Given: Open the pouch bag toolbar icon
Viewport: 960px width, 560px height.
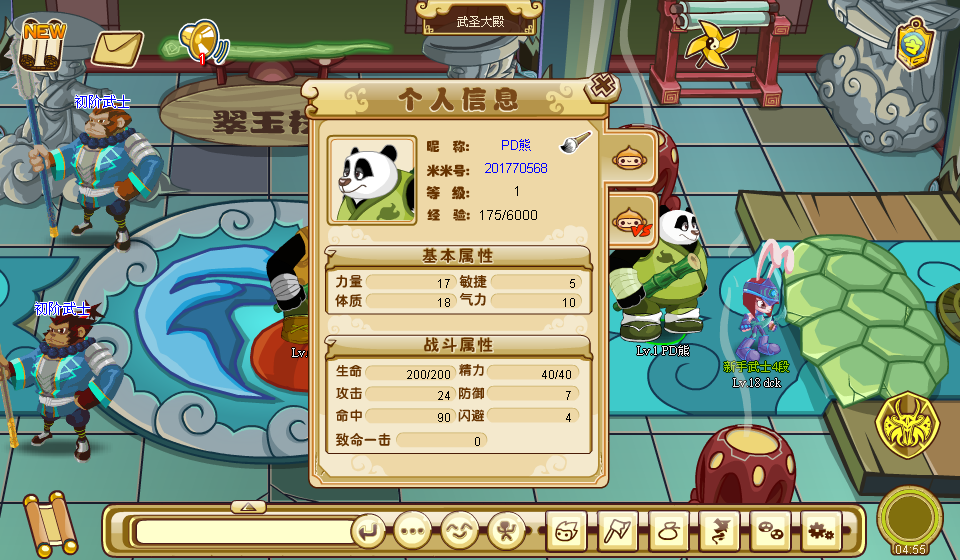Looking at the screenshot, I should (668, 530).
